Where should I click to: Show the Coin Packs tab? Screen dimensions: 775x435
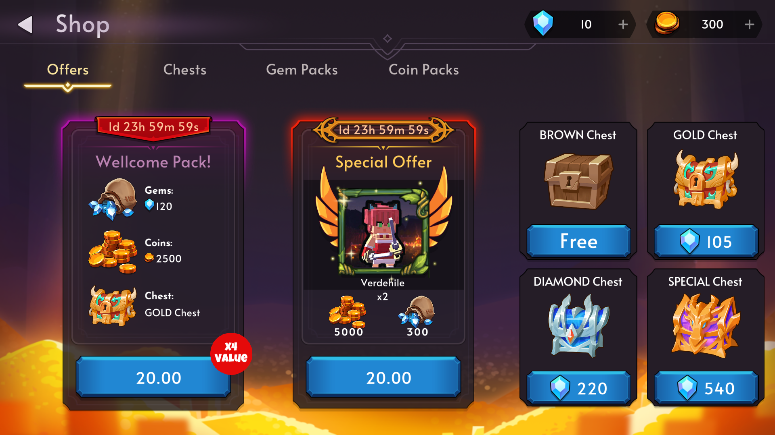point(424,70)
